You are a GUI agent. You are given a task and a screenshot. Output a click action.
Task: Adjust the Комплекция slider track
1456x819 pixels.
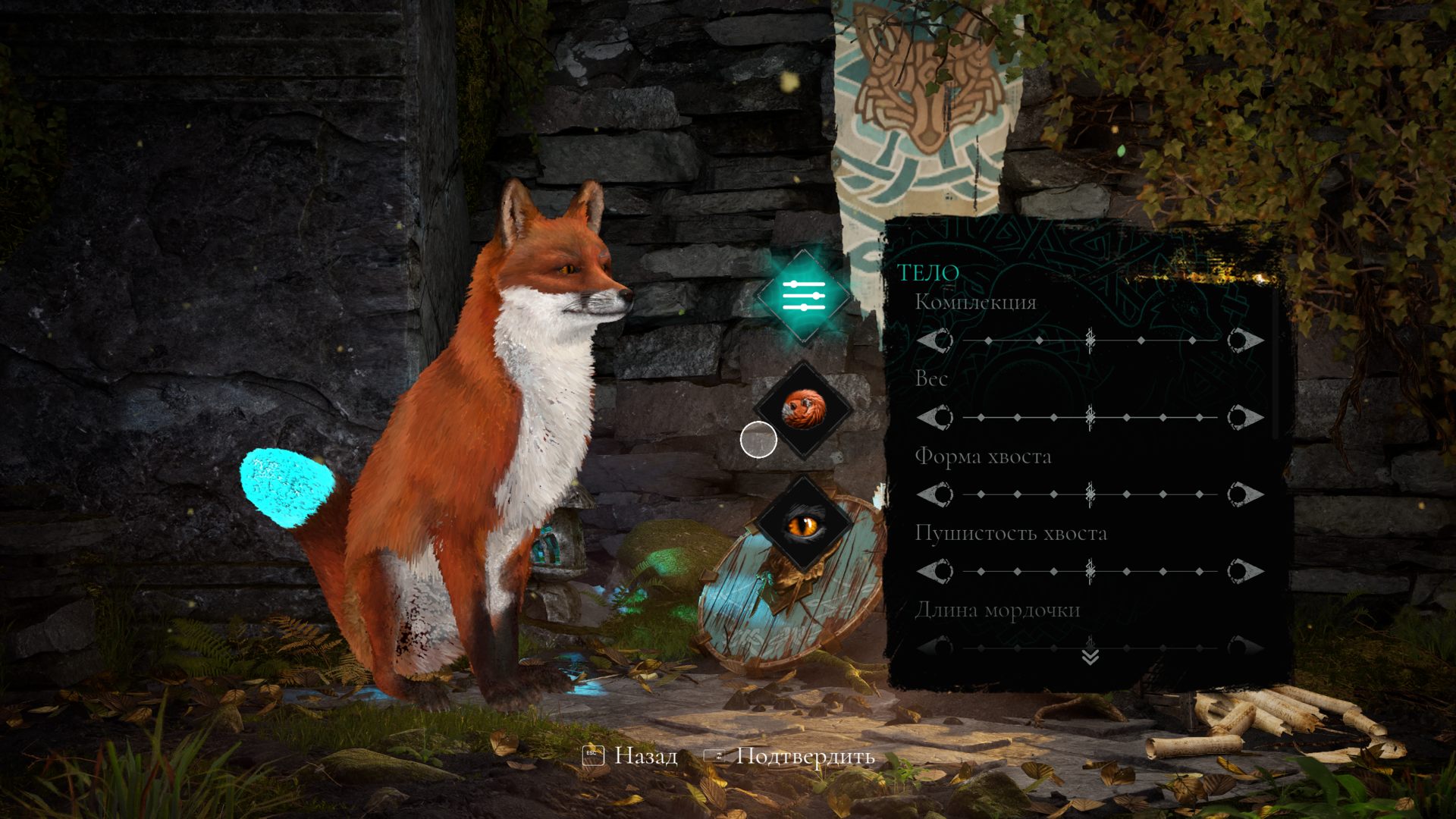(1090, 340)
